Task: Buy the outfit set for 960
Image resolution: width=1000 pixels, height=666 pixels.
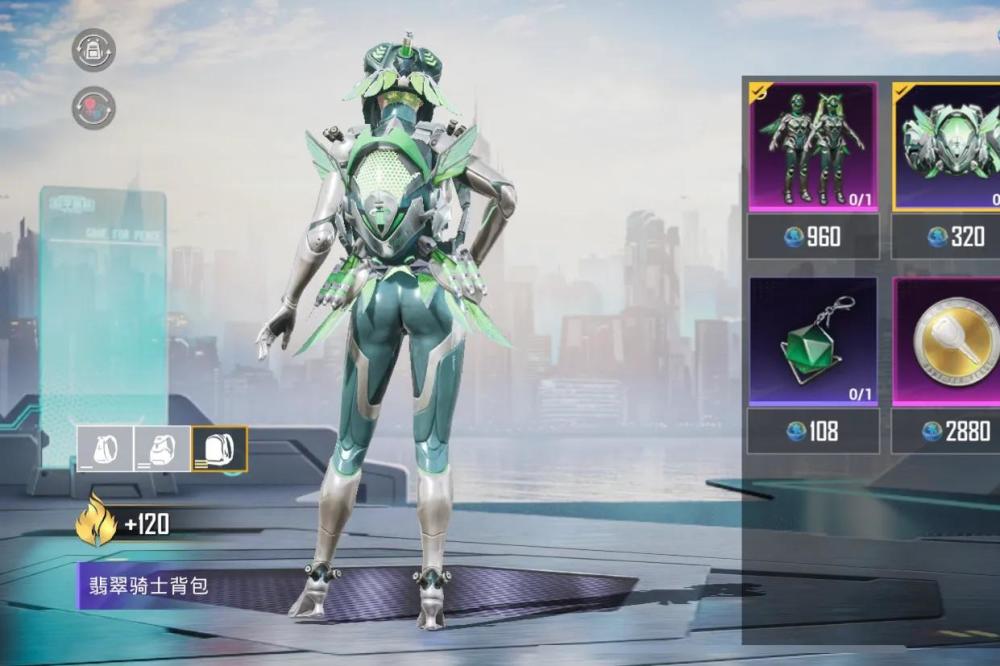Action: click(x=813, y=237)
